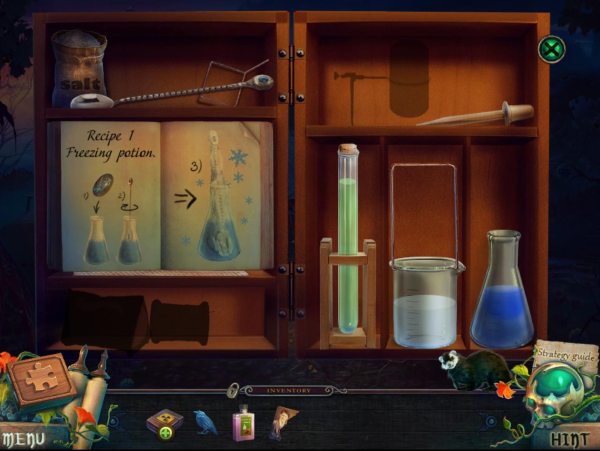Open the game Menu
The width and height of the screenshot is (600, 451).
coord(22,438)
